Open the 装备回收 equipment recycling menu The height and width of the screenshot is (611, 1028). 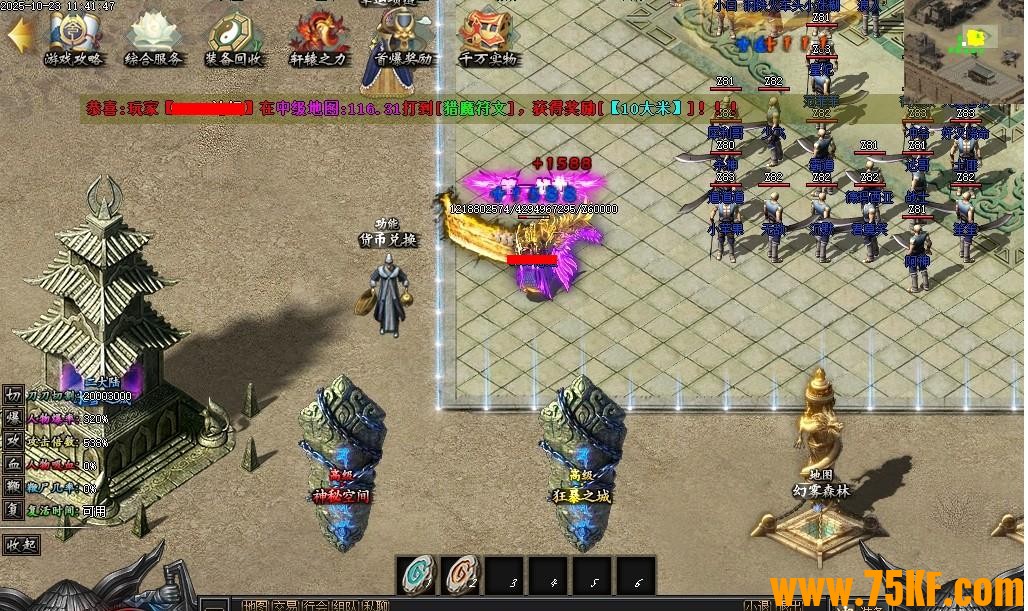click(234, 38)
